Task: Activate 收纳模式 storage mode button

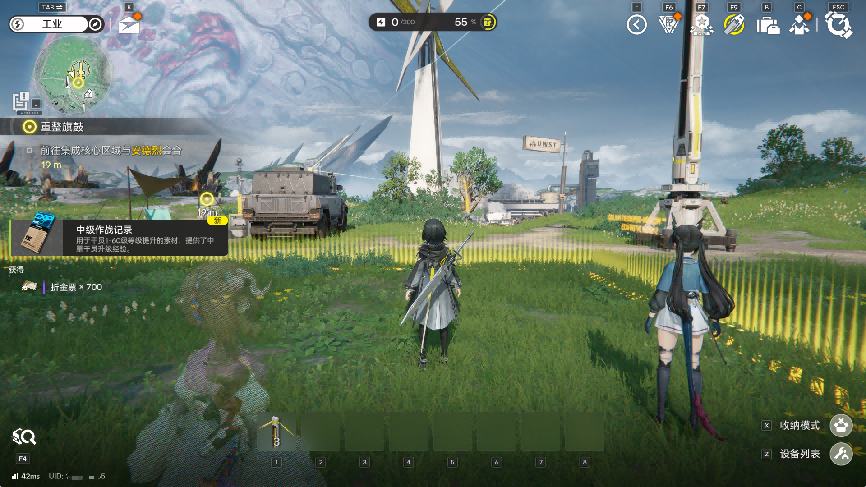Action: tap(841, 426)
